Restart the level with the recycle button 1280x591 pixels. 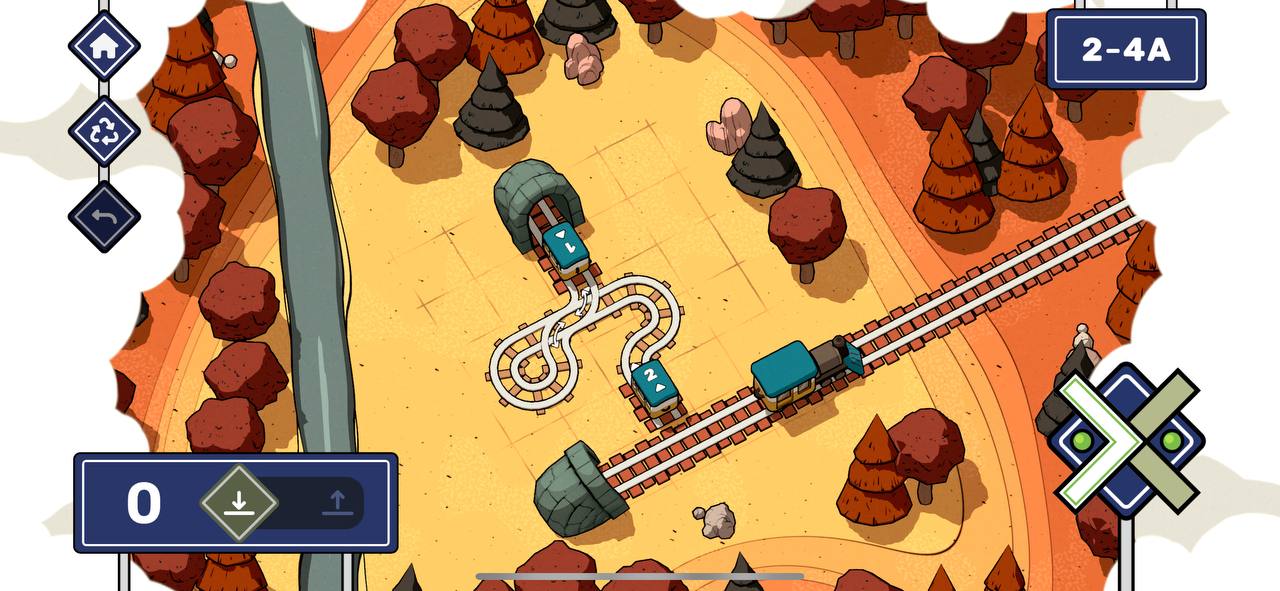pyautogui.click(x=104, y=131)
